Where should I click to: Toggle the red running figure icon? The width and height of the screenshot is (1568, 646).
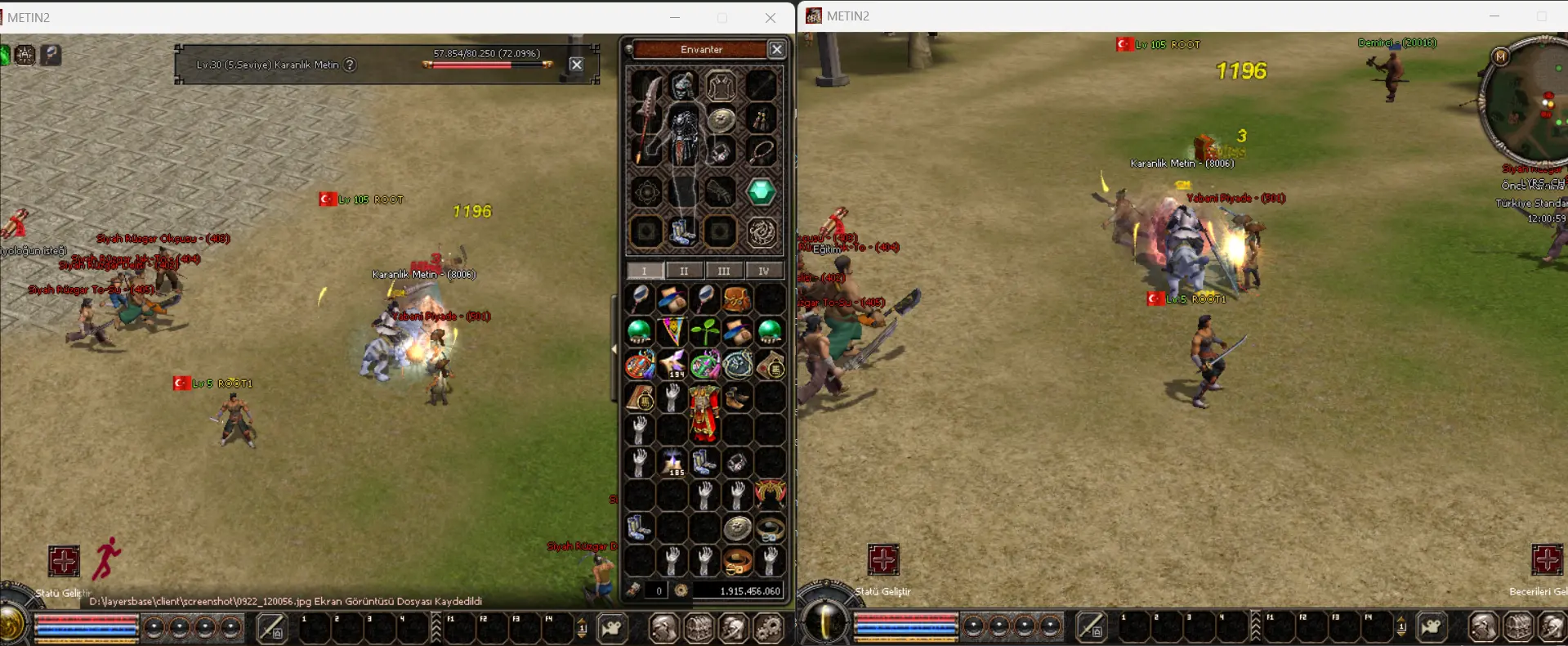(x=106, y=559)
